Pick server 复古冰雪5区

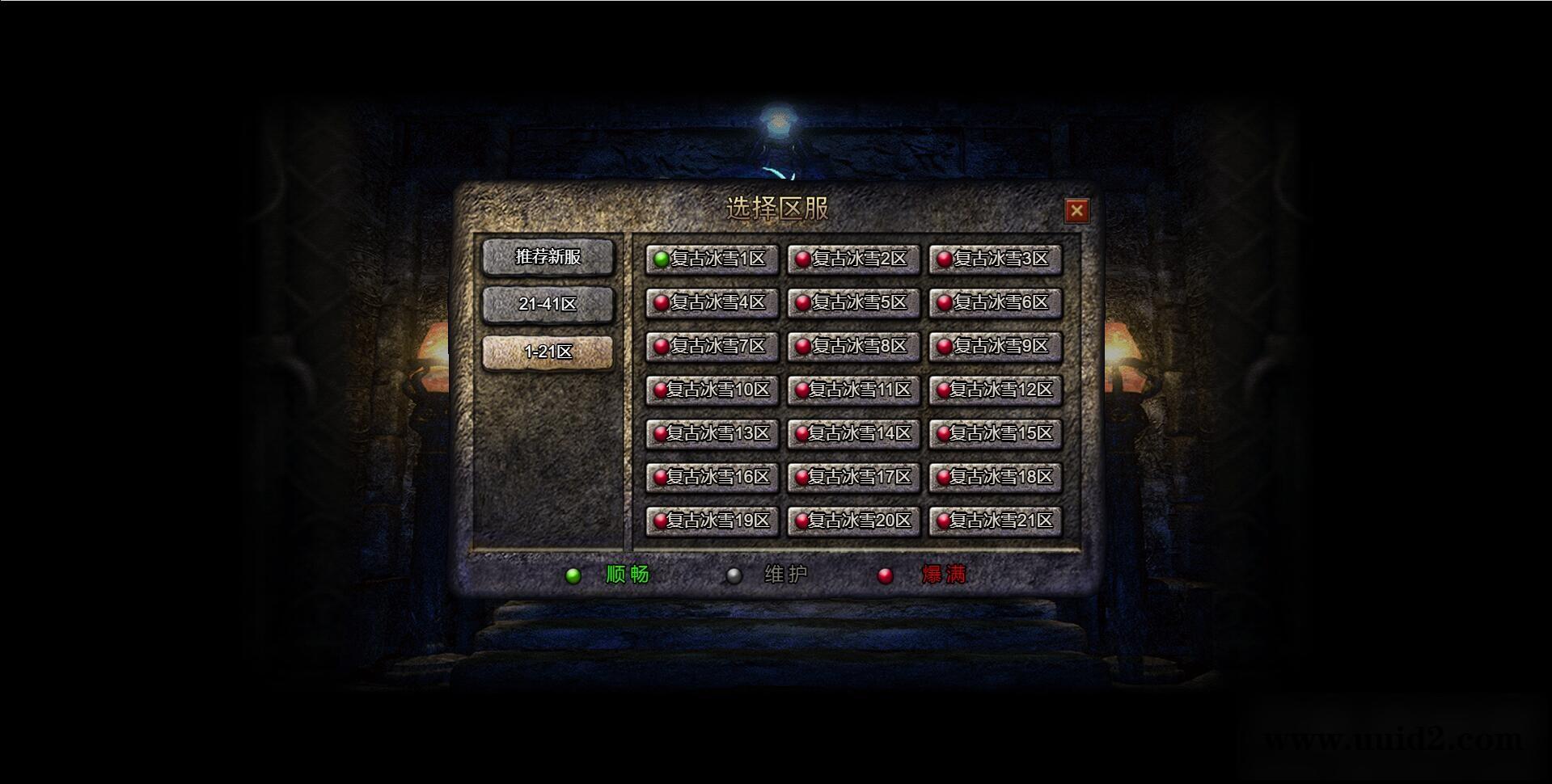pos(853,302)
